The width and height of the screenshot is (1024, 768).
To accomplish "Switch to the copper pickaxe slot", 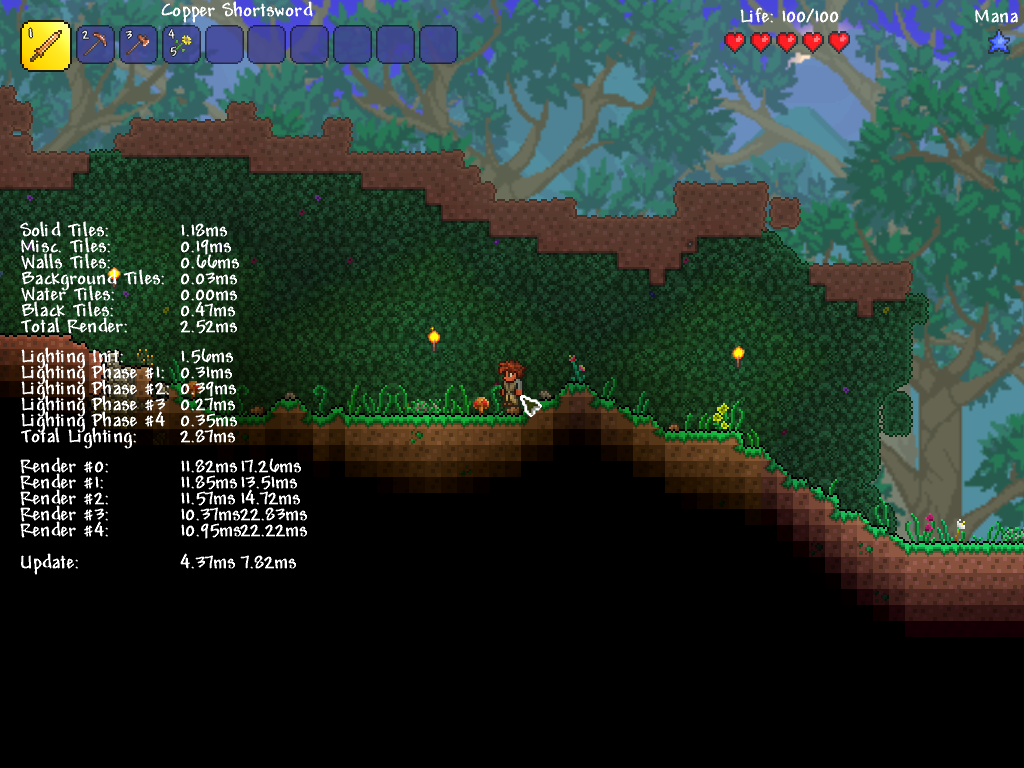I will (95, 45).
